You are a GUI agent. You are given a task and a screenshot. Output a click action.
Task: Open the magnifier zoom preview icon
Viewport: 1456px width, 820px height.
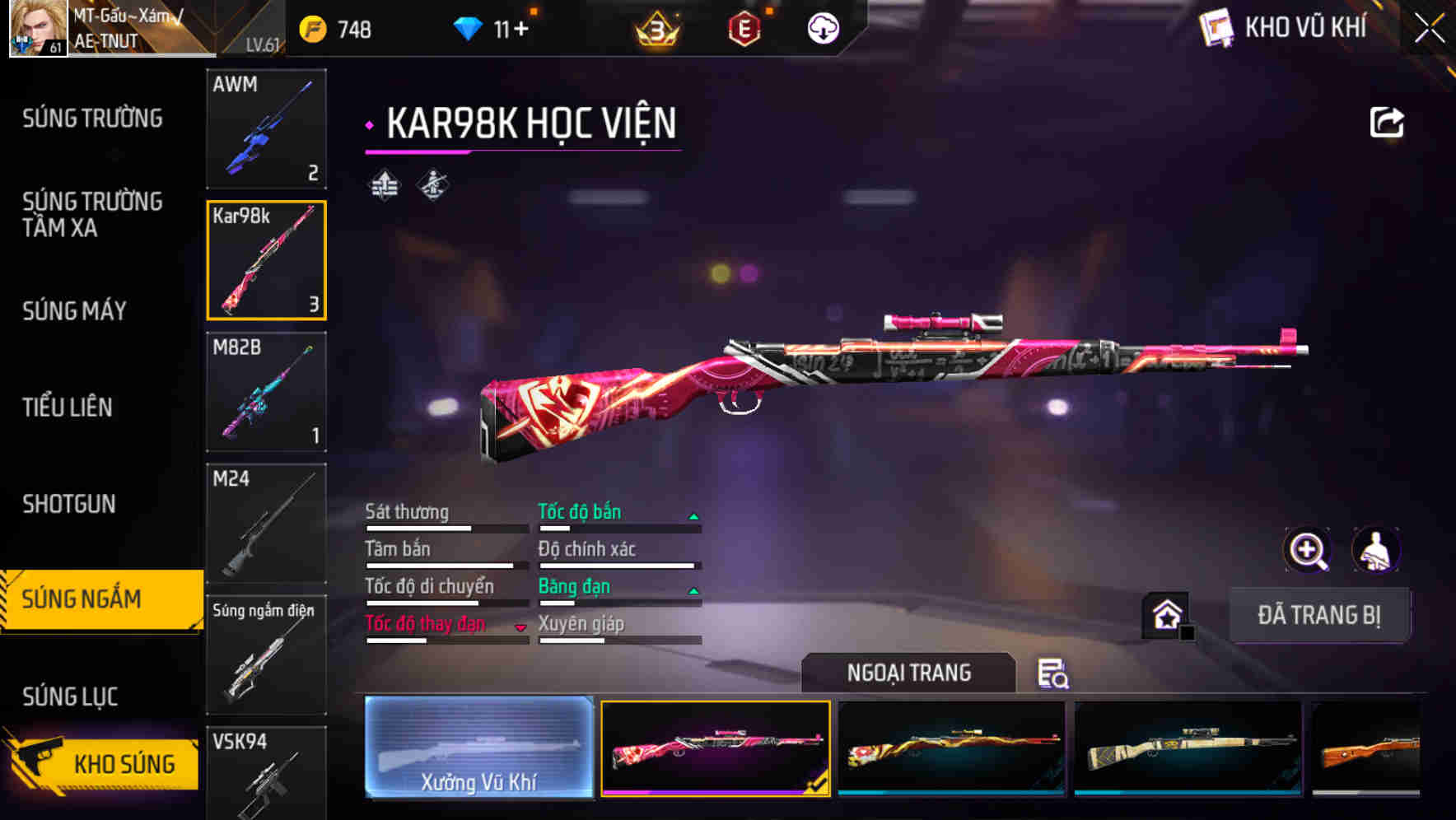[1306, 550]
